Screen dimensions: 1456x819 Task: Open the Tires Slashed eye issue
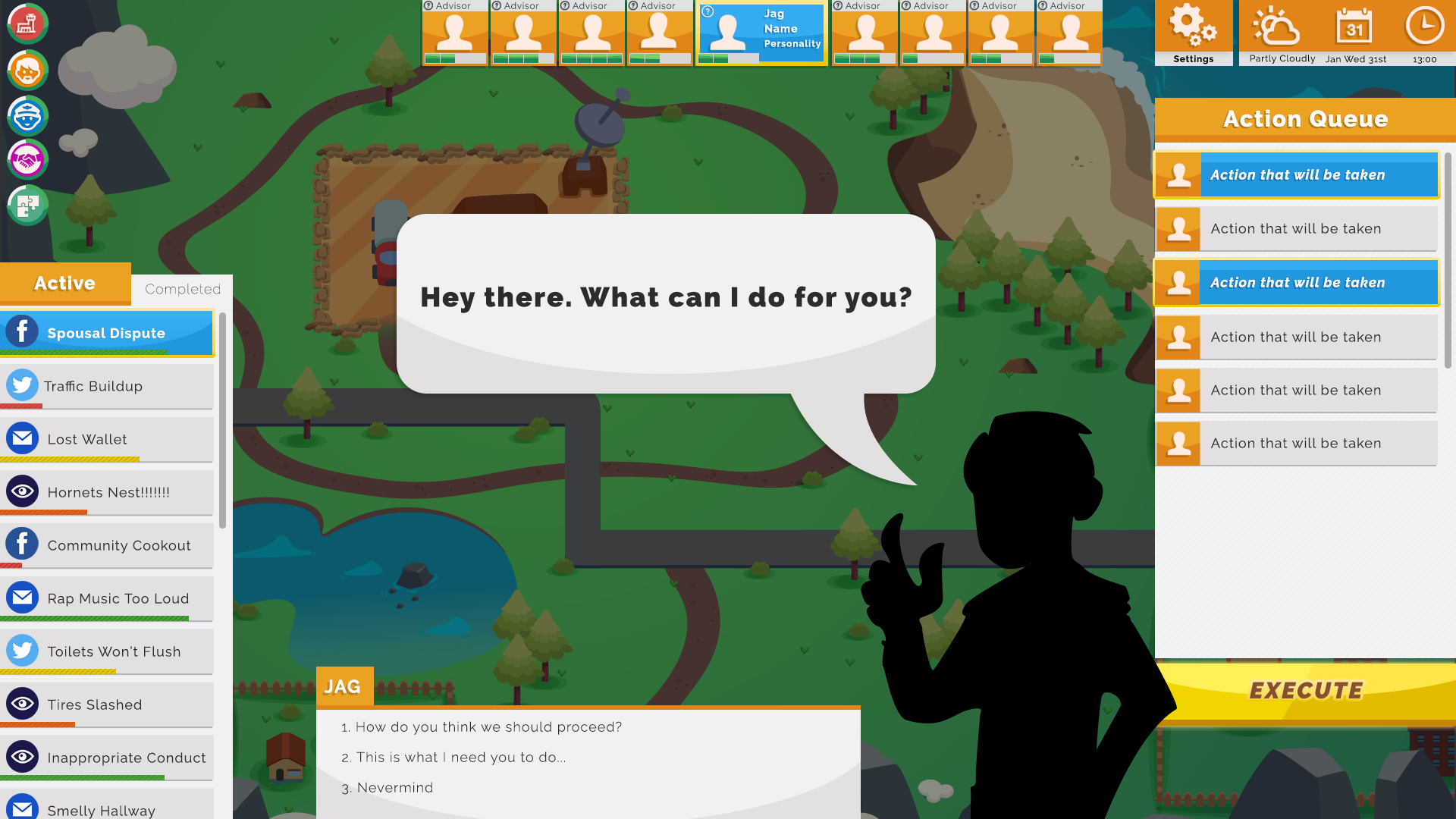[106, 704]
